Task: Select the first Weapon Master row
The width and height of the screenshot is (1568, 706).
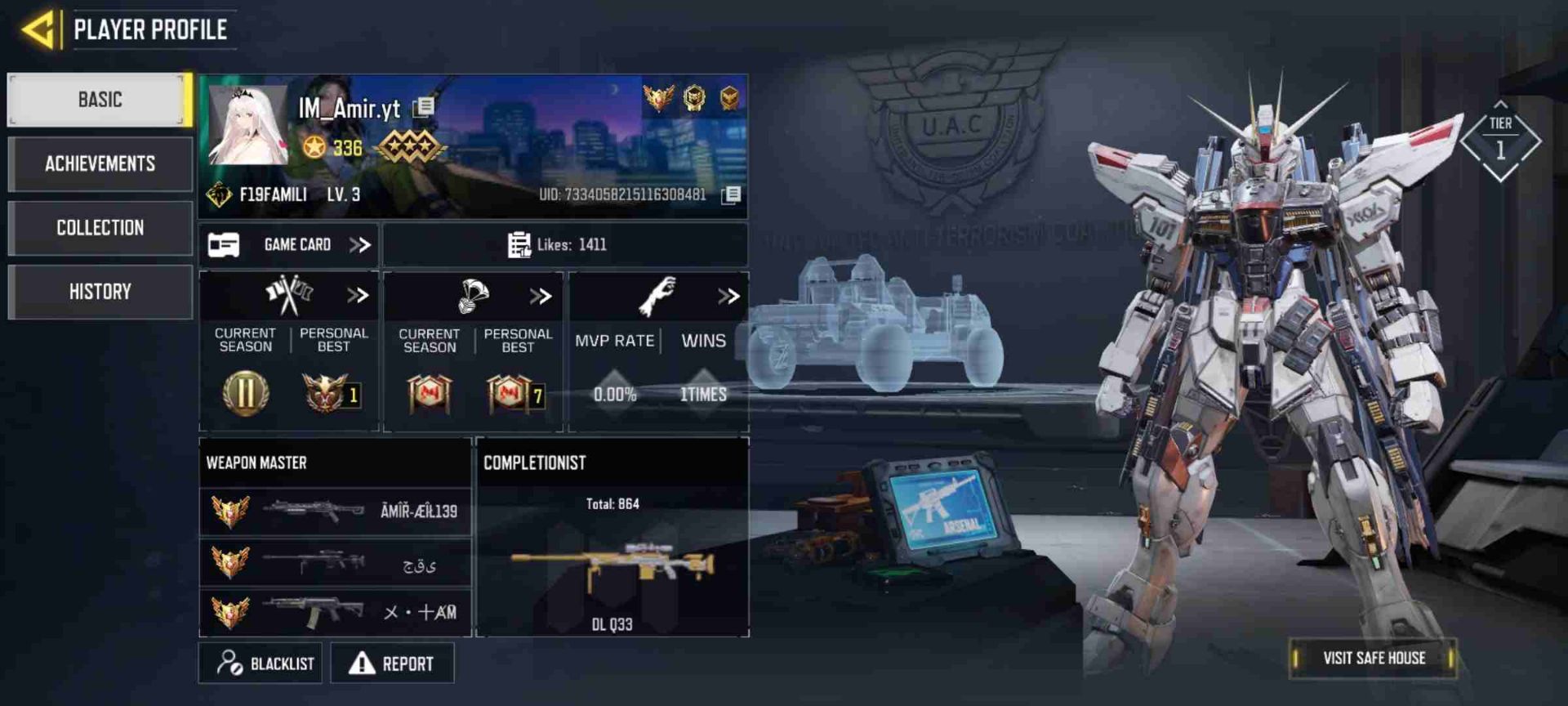Action: 335,512
